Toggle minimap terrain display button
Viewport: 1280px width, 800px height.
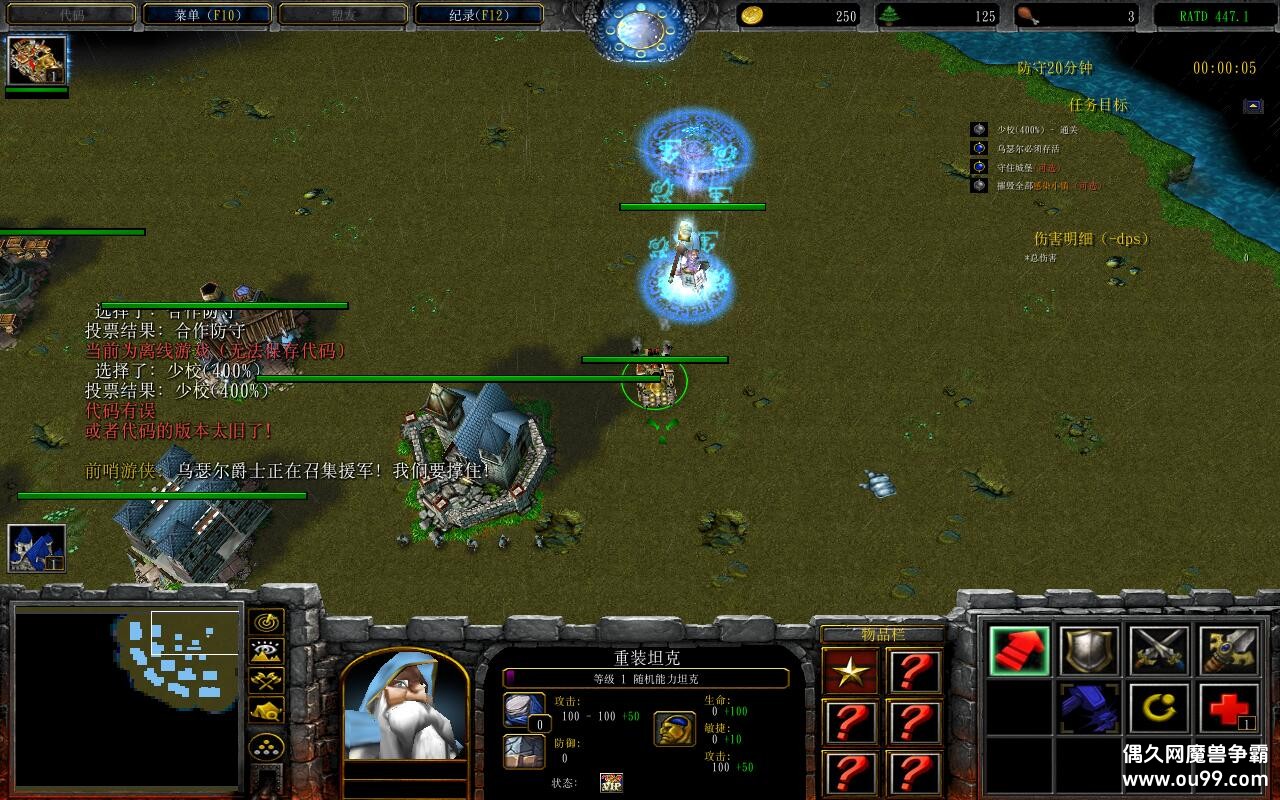tap(266, 652)
